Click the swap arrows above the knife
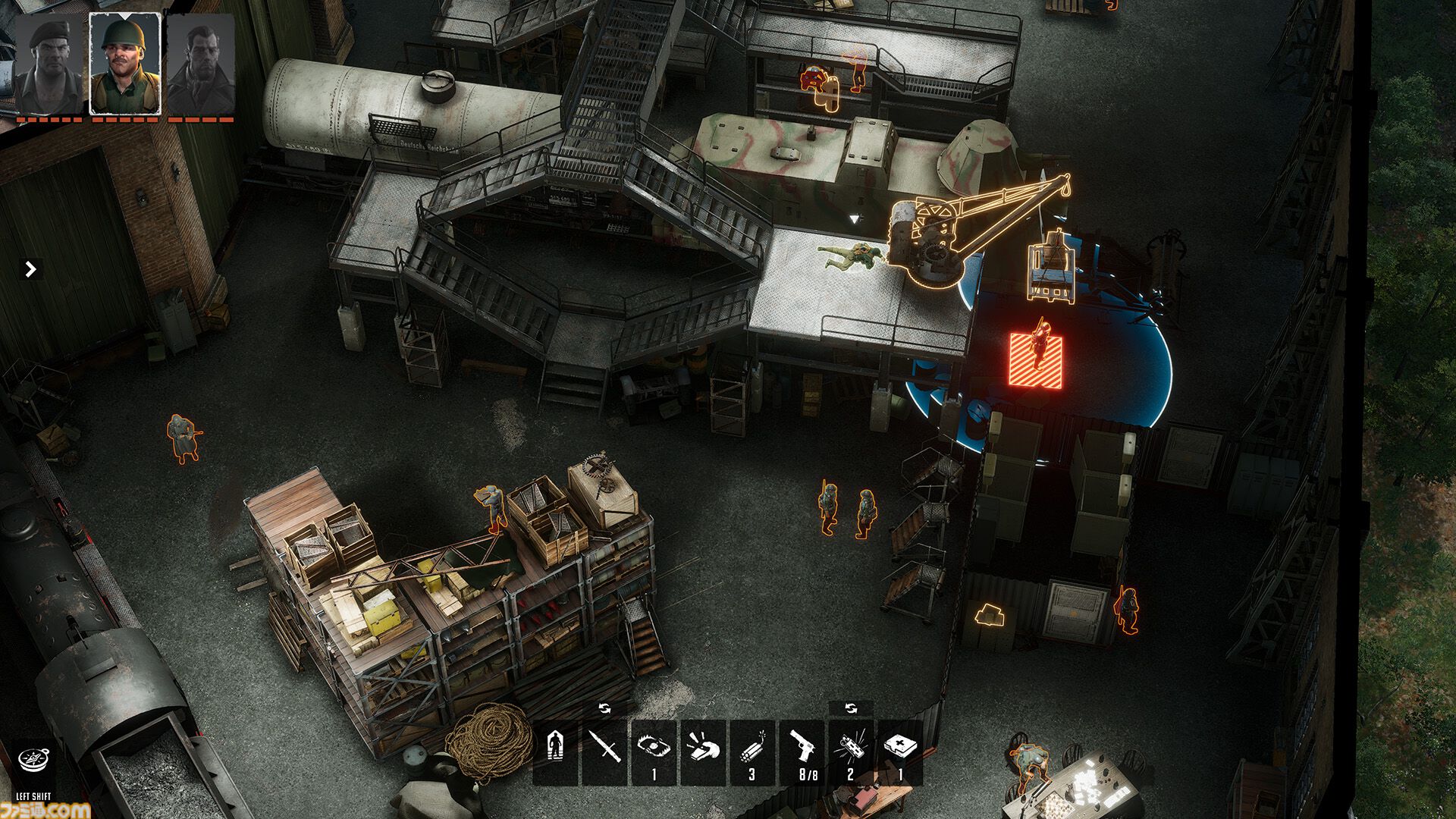Viewport: 1456px width, 819px height. [604, 708]
